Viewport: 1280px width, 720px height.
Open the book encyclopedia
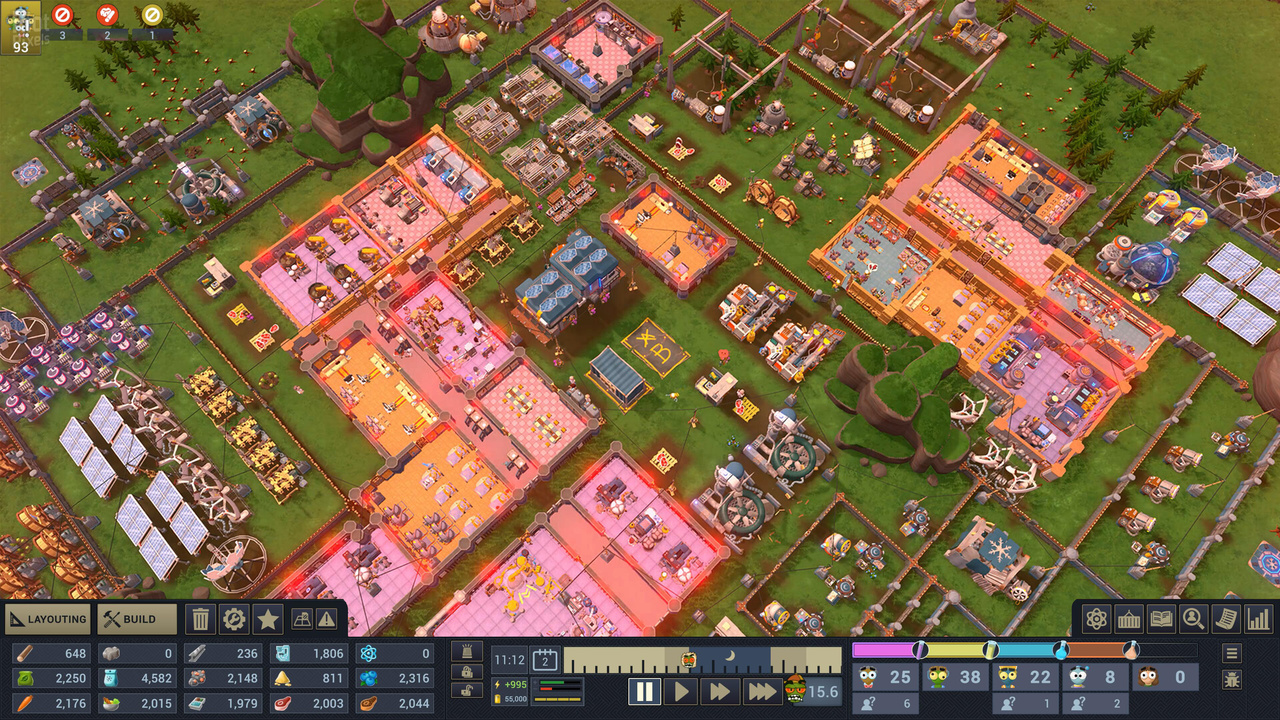click(1161, 619)
